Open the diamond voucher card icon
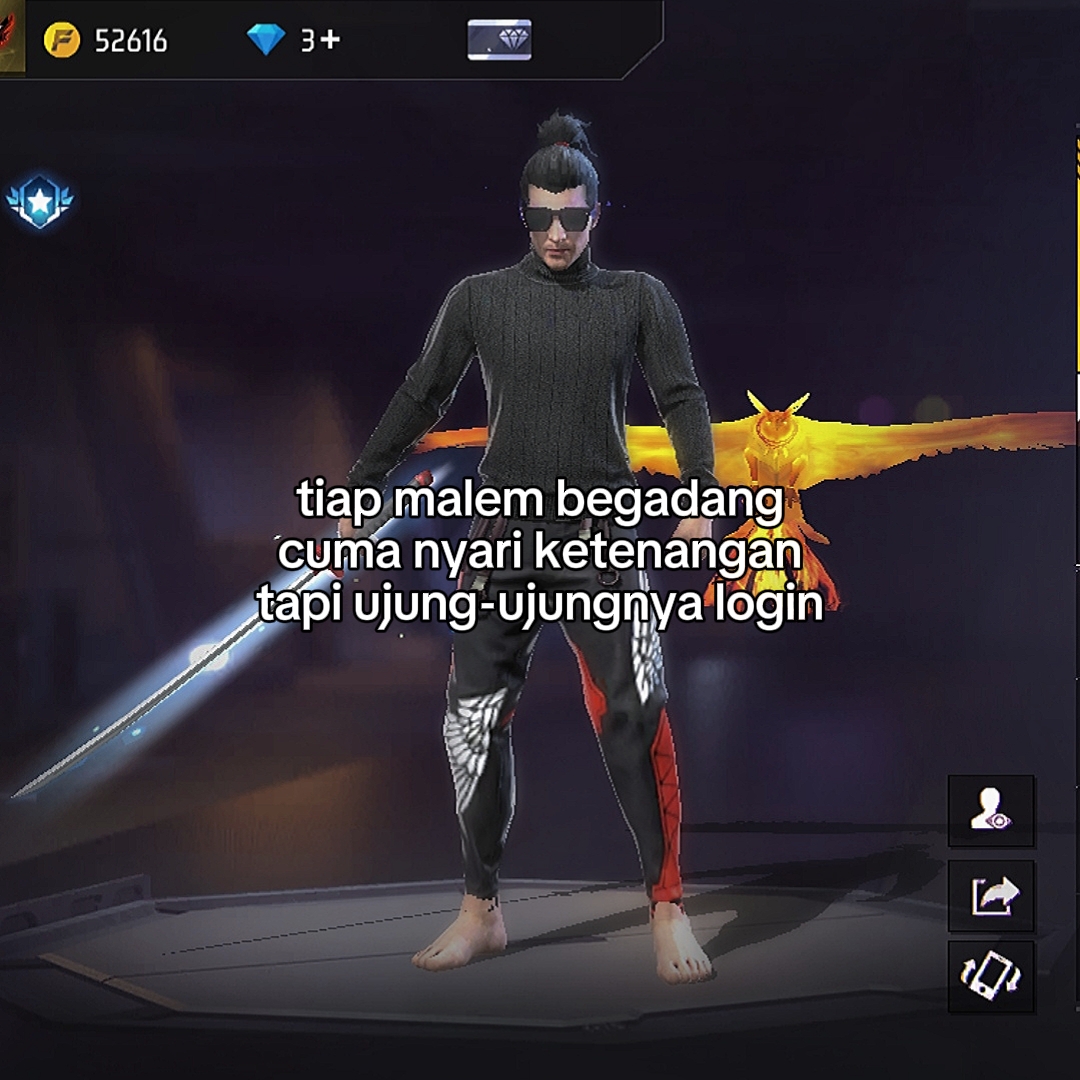The image size is (1080, 1080). pyautogui.click(x=499, y=40)
